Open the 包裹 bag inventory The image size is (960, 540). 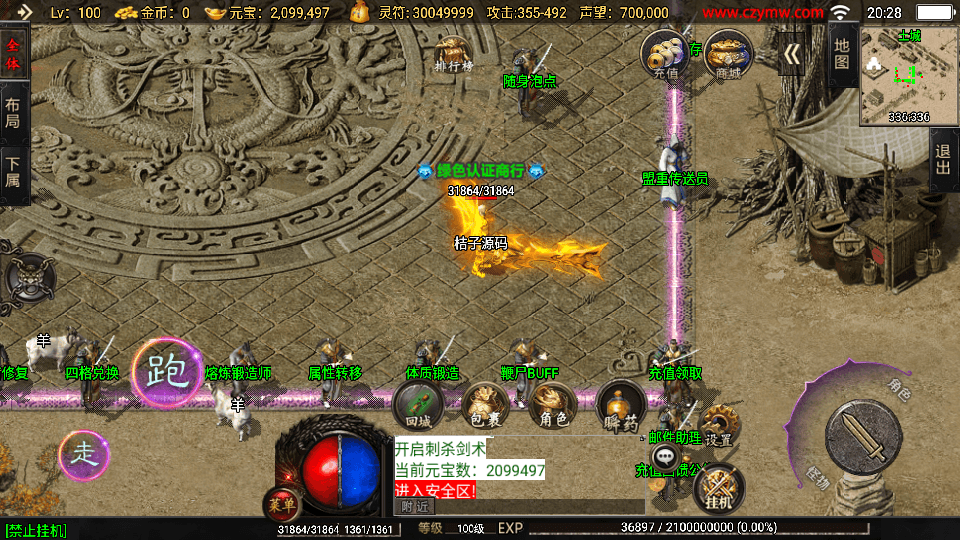tap(485, 406)
